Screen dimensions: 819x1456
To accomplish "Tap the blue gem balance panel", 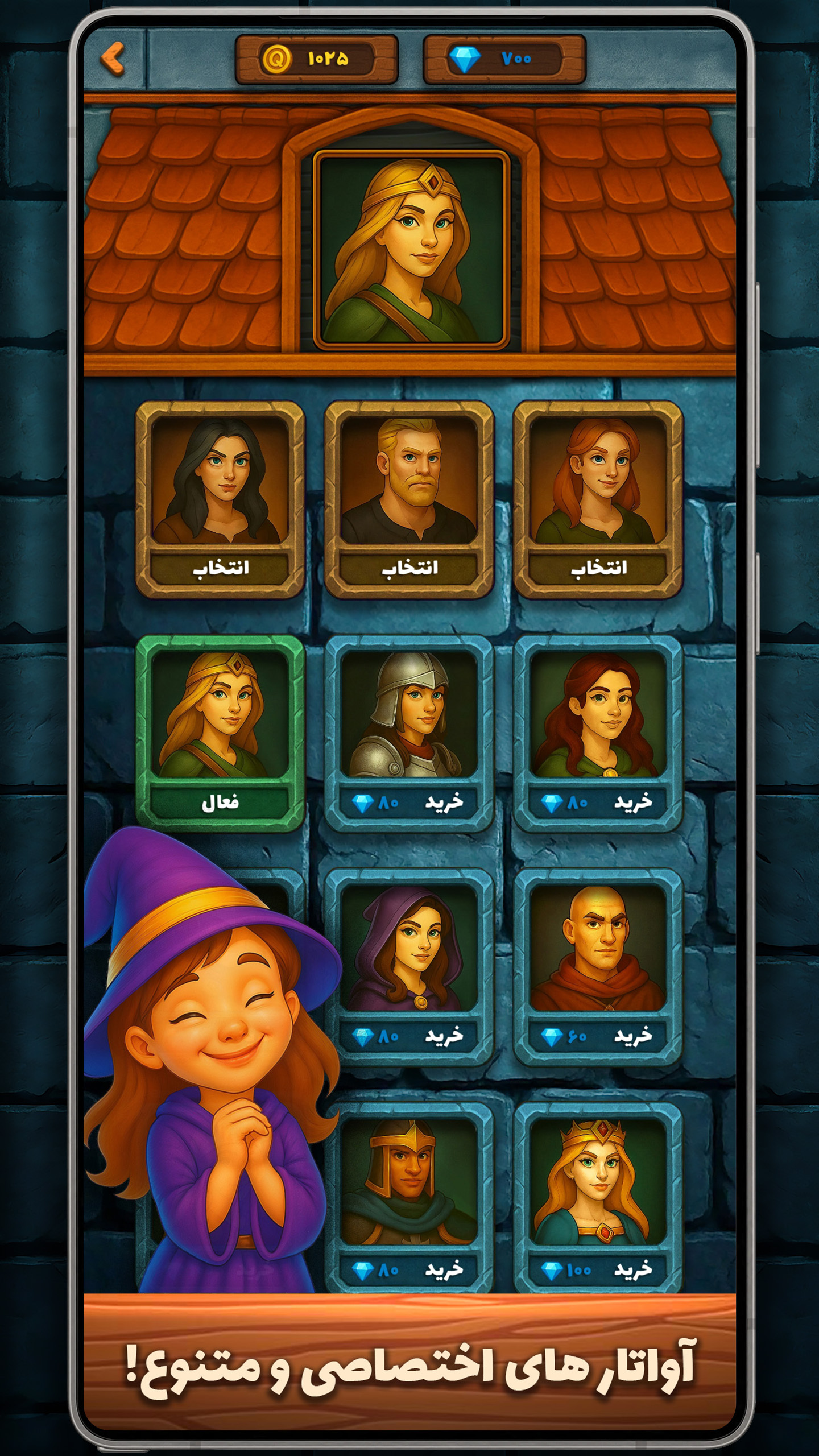I will [504, 59].
